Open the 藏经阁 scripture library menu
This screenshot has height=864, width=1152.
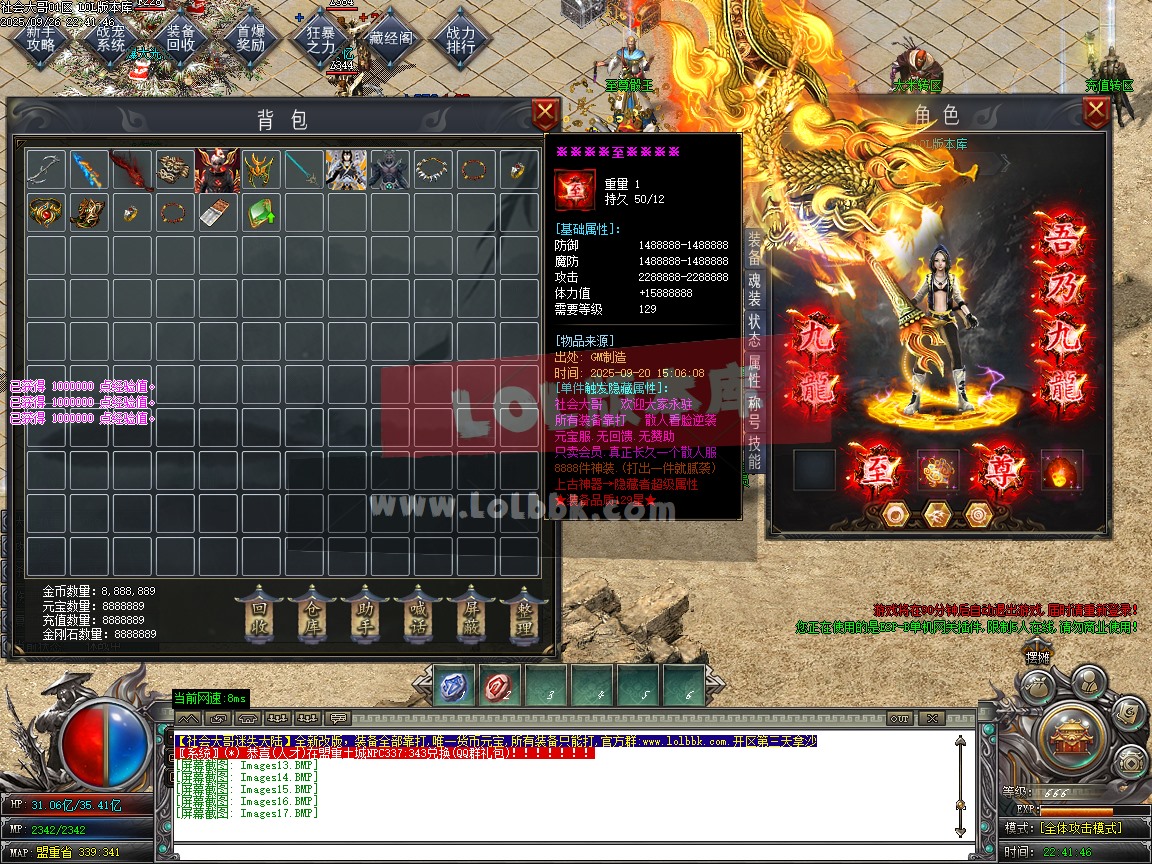pos(391,38)
